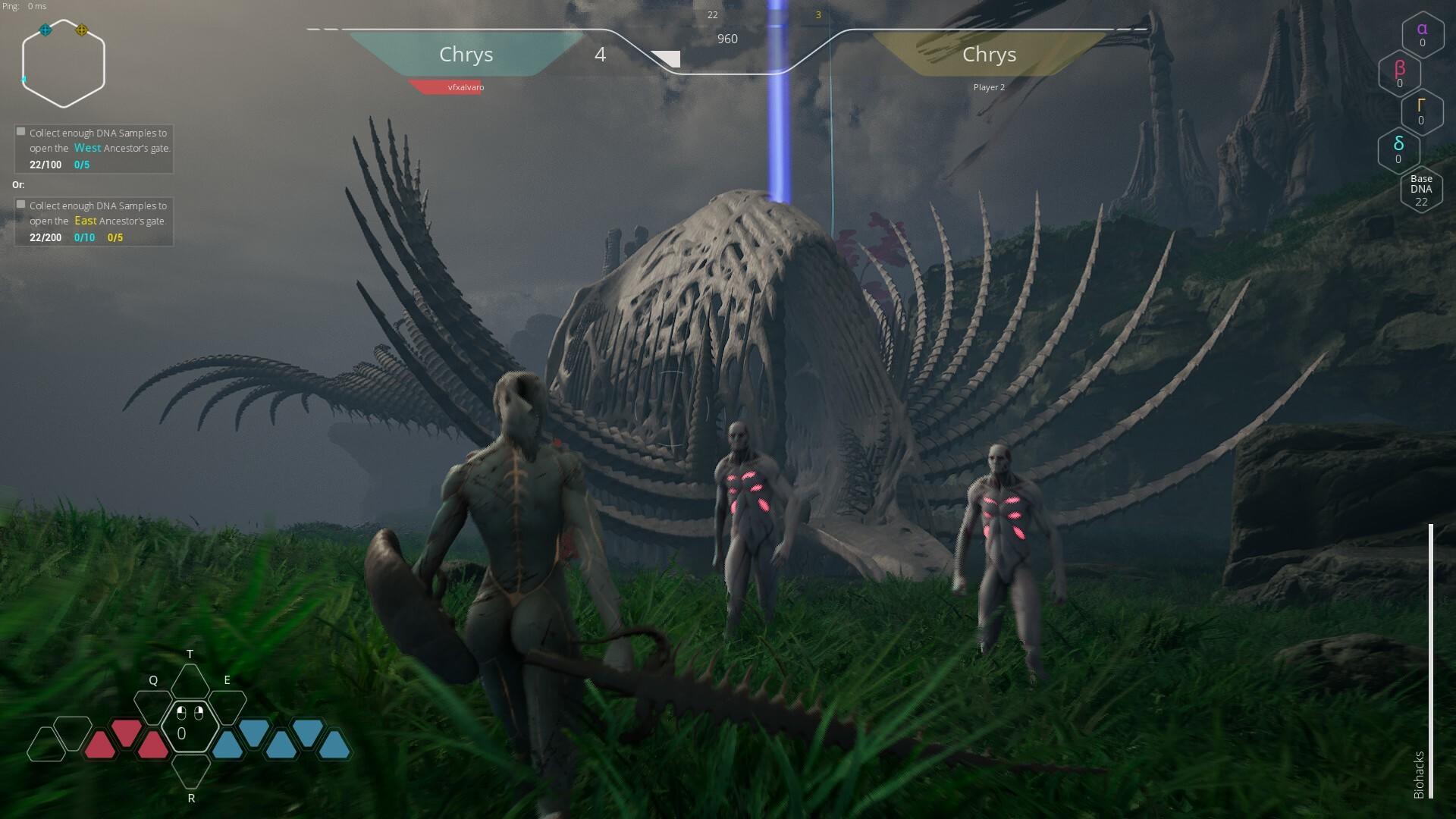Viewport: 1456px width, 819px height.
Task: Check the East Ancestor's gate objective checkbox
Action: [20, 204]
